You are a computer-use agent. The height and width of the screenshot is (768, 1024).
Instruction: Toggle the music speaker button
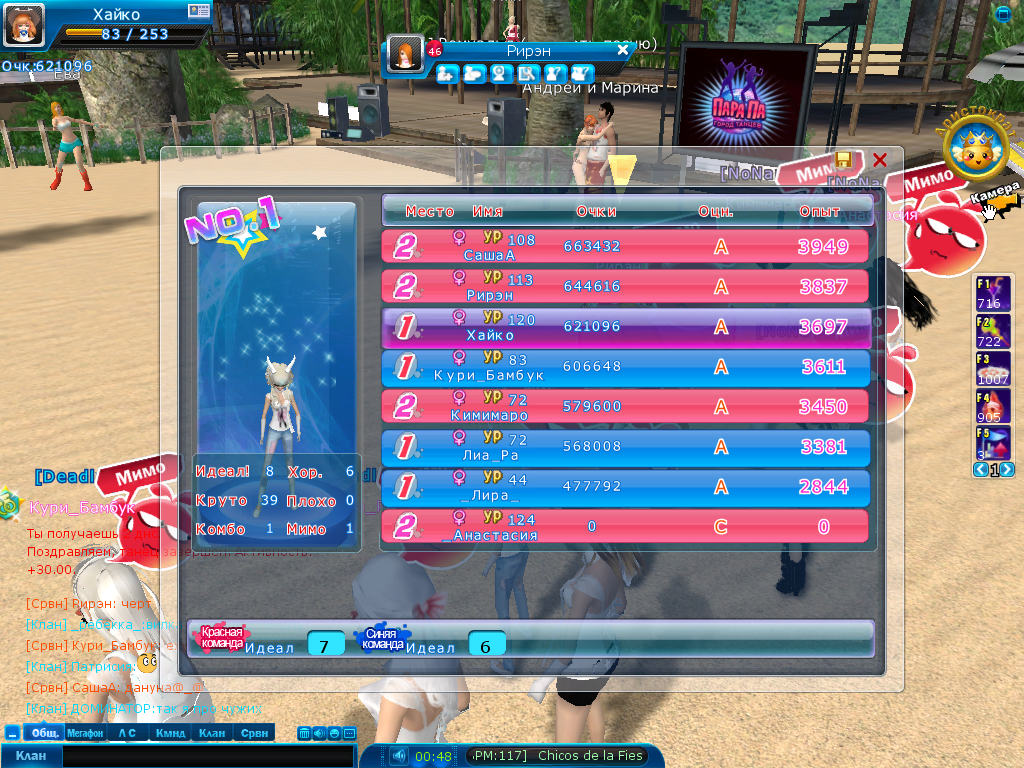(399, 756)
